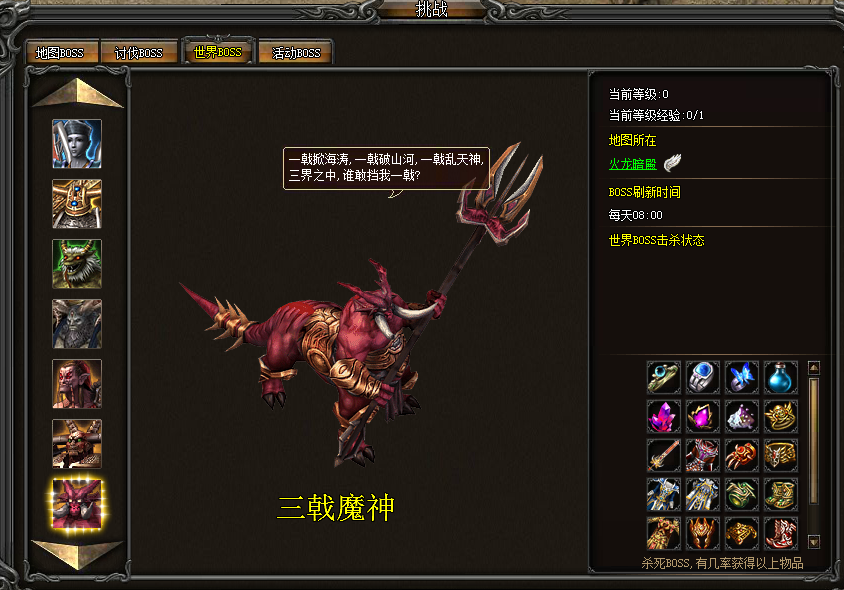Choose the highlighted red demon boss portrait

pos(77,504)
